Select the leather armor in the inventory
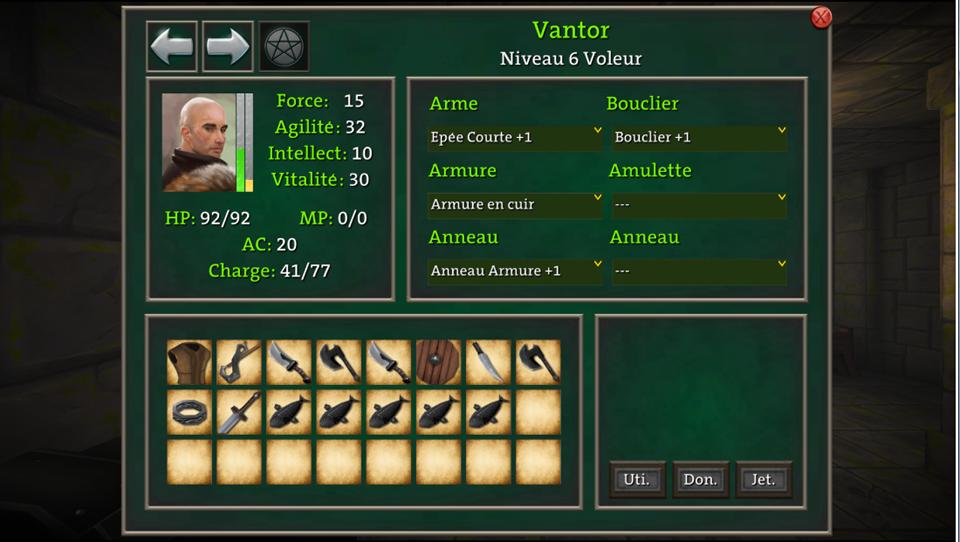Viewport: 960px width, 542px height. tap(189, 362)
